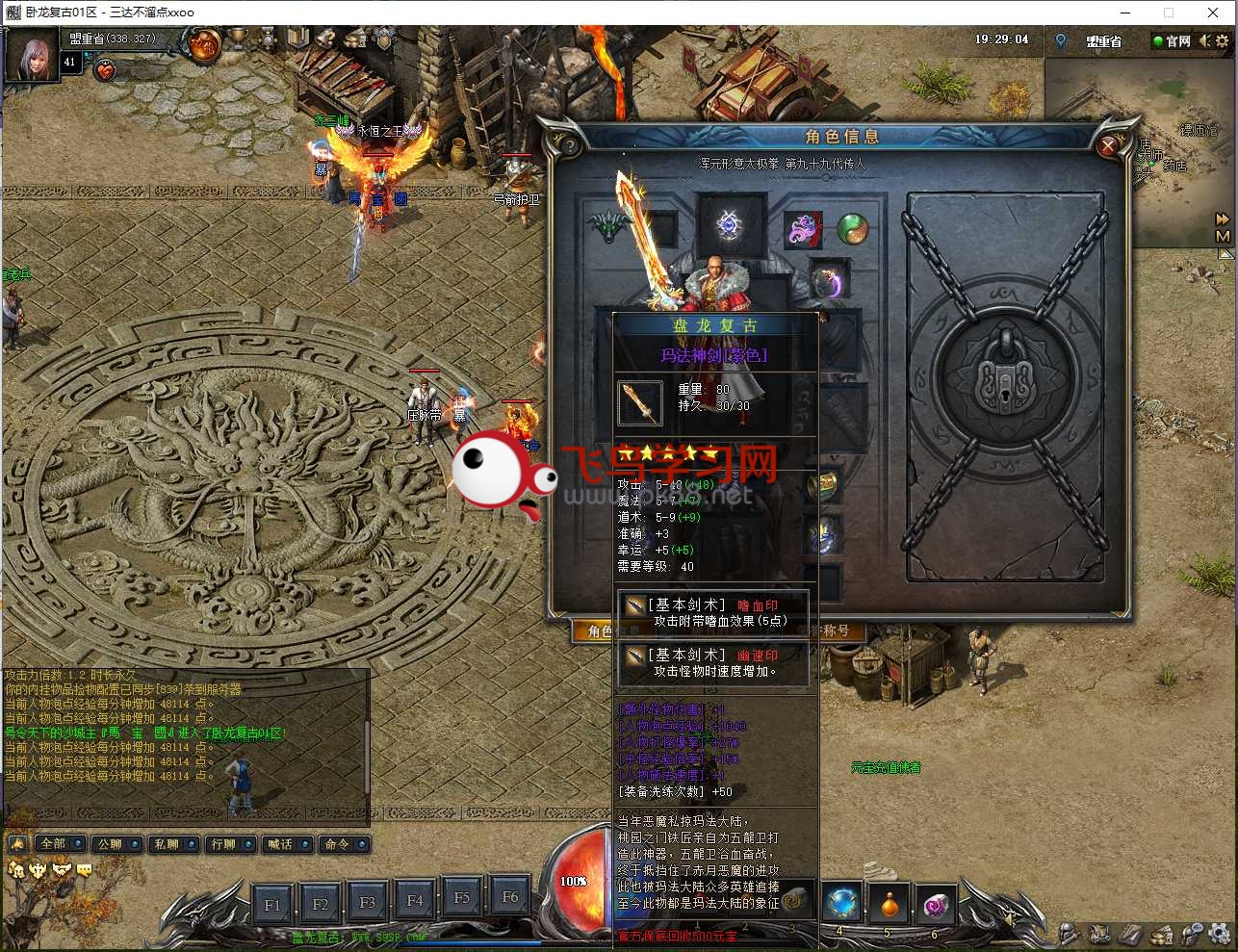The height and width of the screenshot is (952, 1238).
Task: Click the 官网 official site button
Action: (1173, 41)
